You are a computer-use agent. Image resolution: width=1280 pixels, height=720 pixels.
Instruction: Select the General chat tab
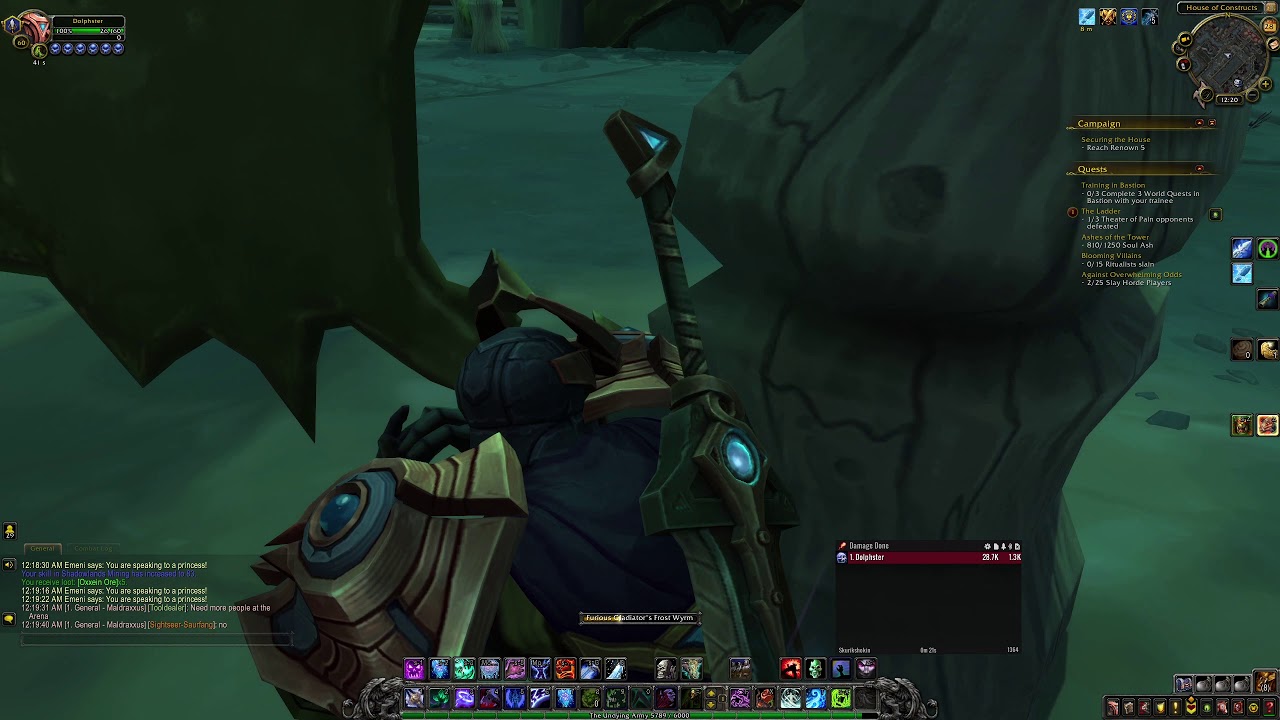click(x=42, y=548)
